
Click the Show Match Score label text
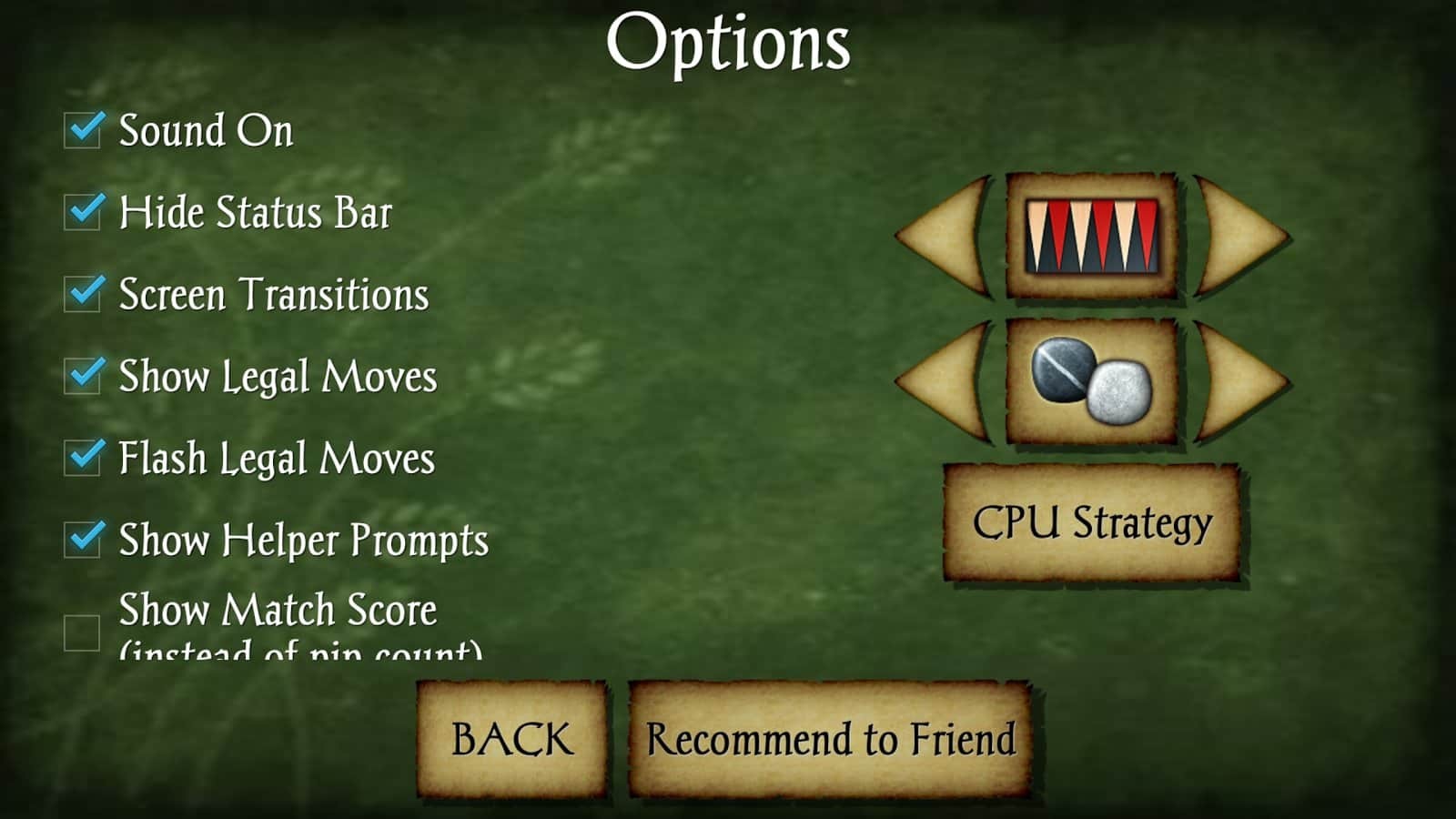point(278,610)
